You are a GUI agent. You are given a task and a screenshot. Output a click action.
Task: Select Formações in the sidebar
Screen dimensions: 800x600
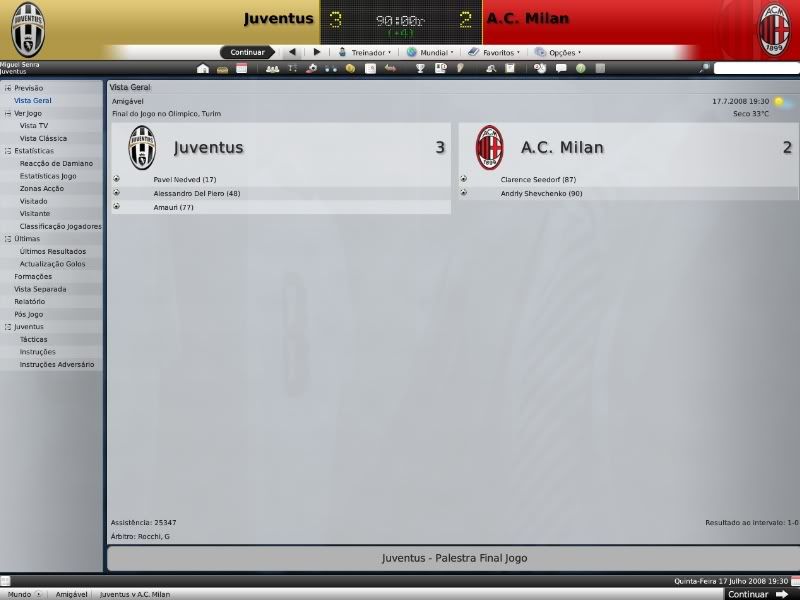[x=33, y=276]
